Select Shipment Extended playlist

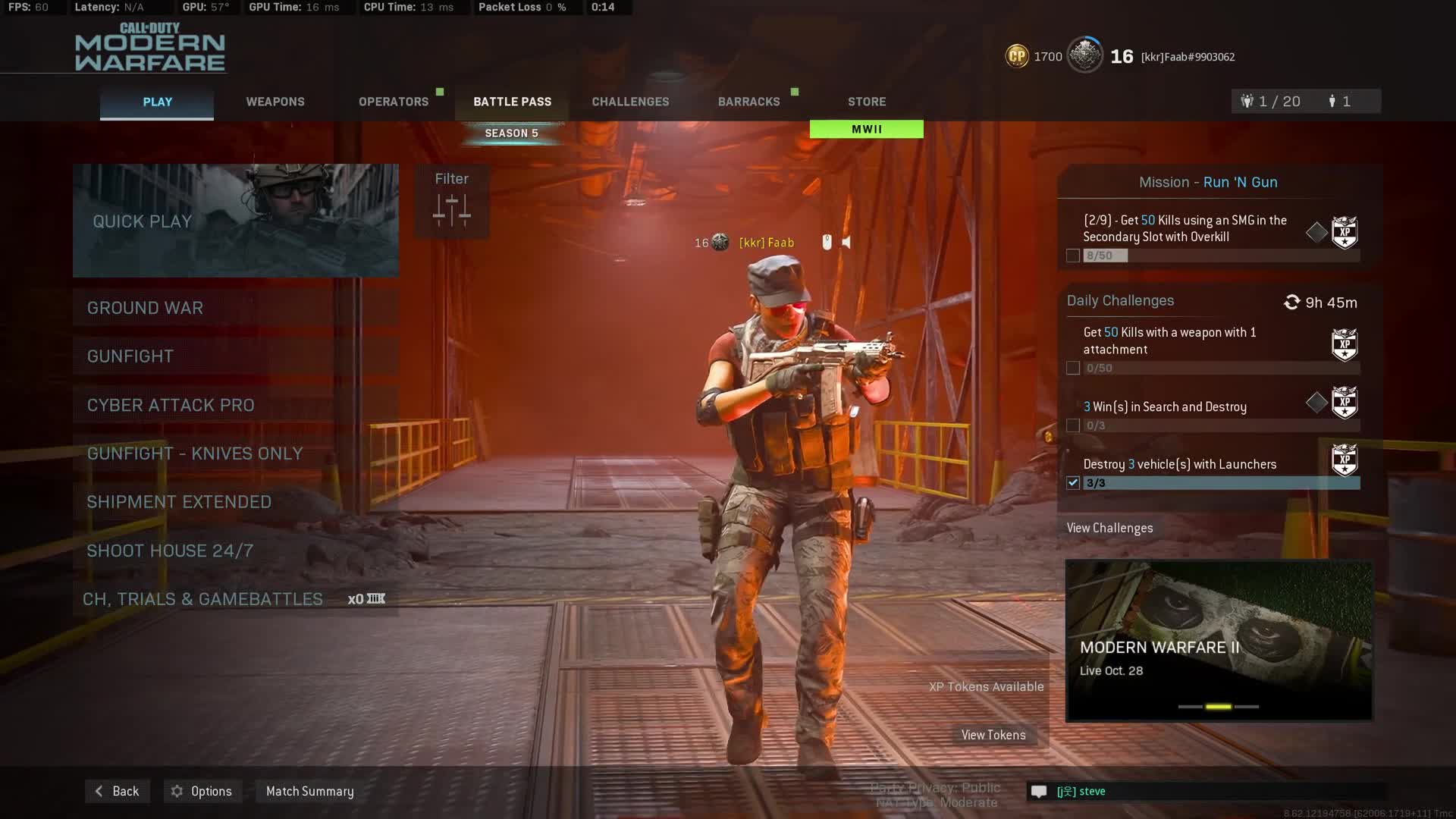click(236, 502)
